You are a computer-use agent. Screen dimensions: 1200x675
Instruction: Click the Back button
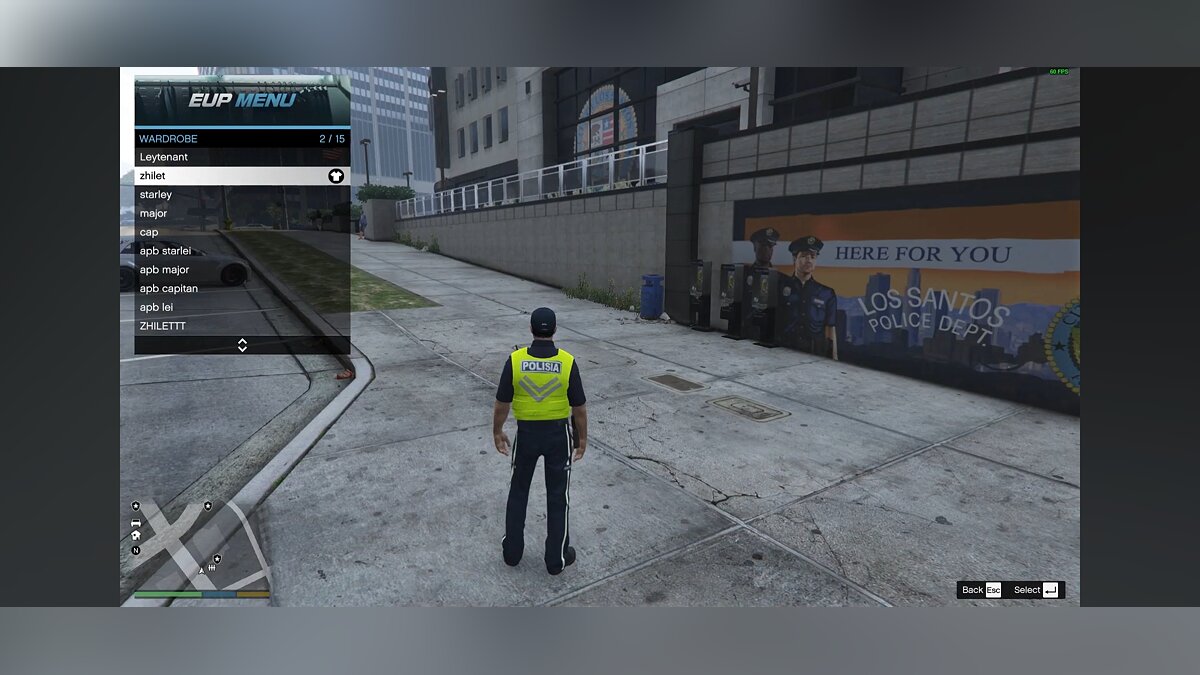point(979,590)
